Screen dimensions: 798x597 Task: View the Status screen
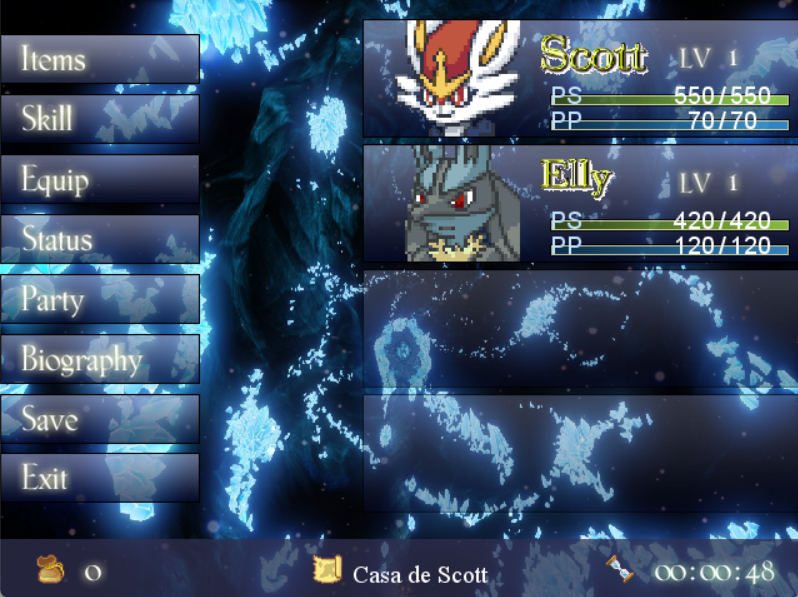(99, 239)
